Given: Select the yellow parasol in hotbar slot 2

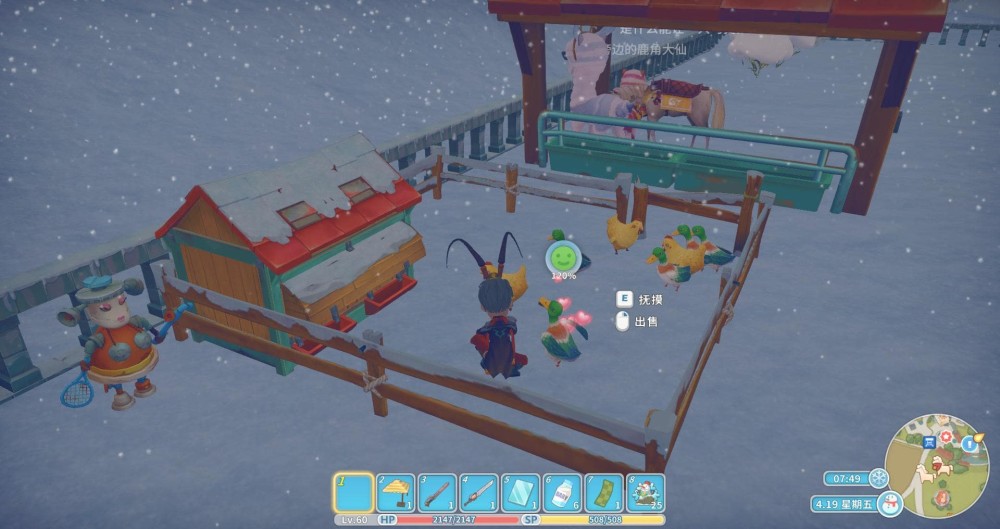Looking at the screenshot, I should pyautogui.click(x=395, y=492).
